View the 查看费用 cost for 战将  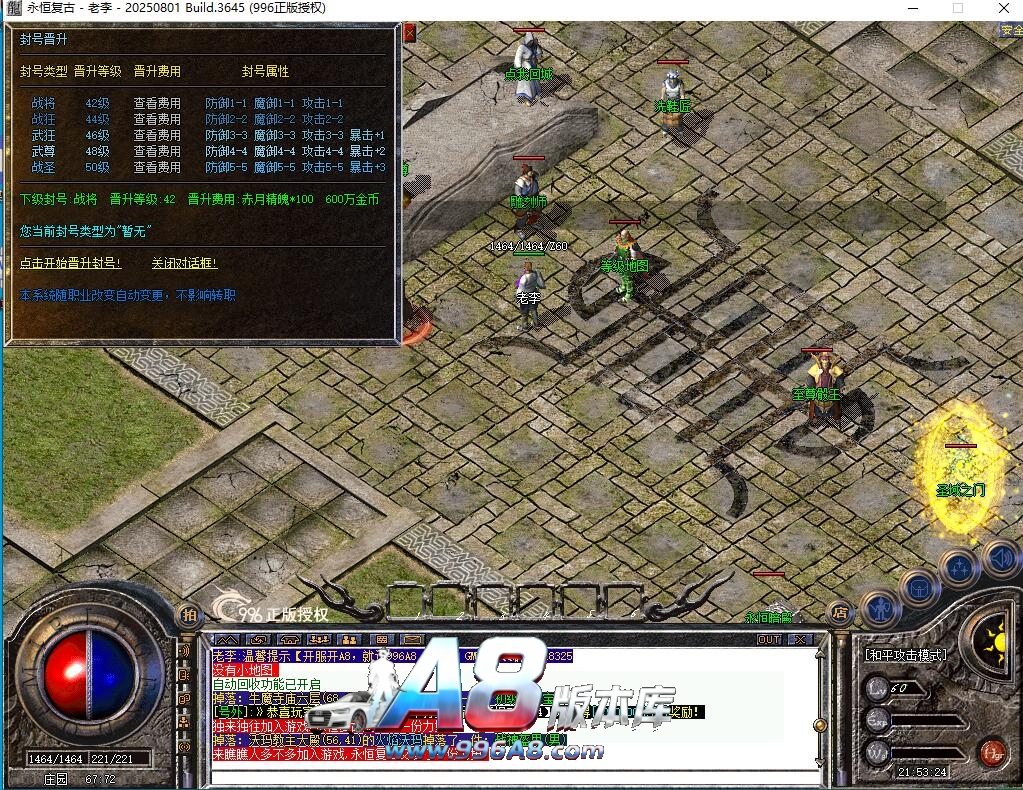click(157, 103)
